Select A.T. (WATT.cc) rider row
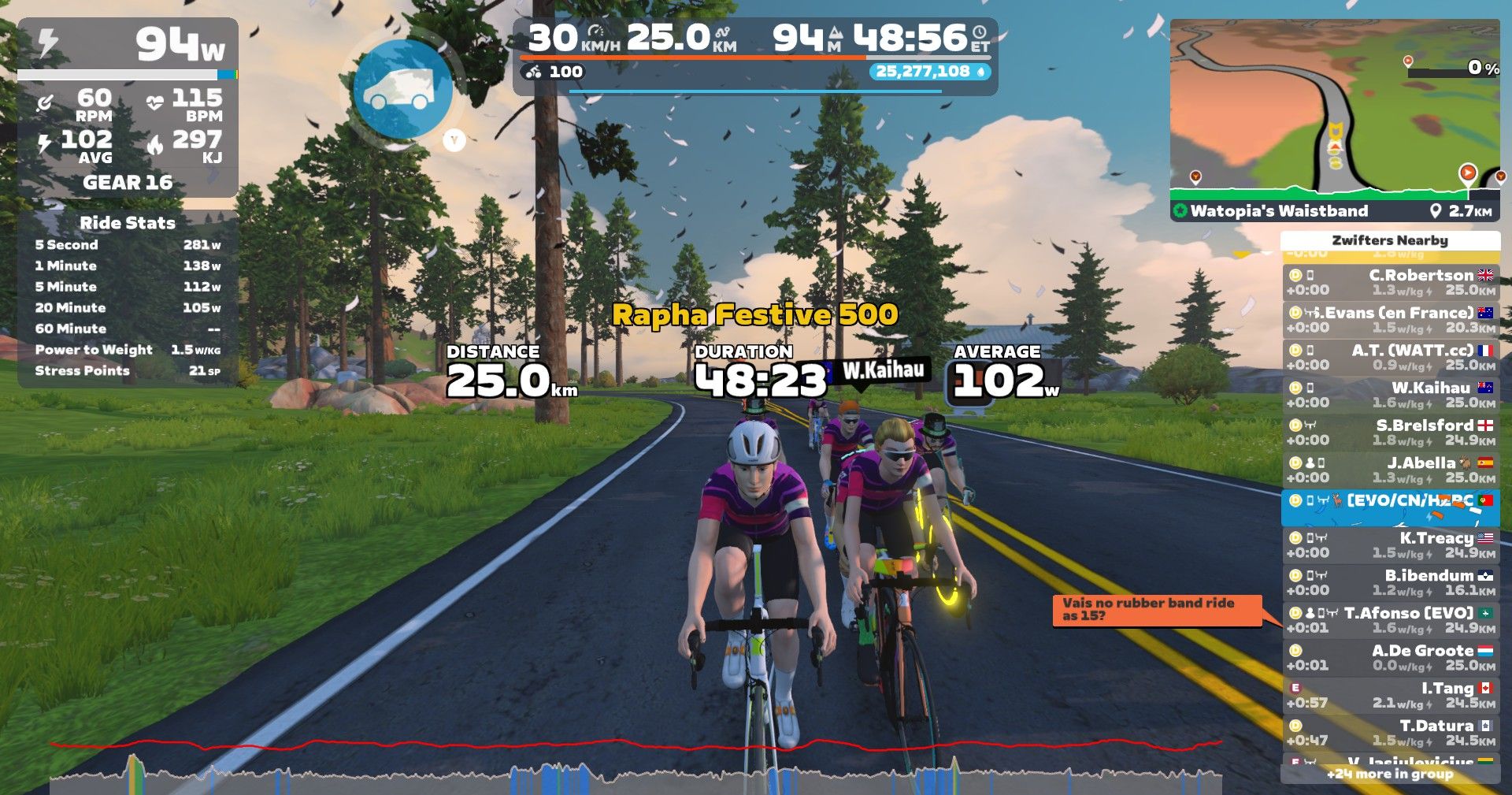Image resolution: width=1512 pixels, height=795 pixels. click(1391, 357)
